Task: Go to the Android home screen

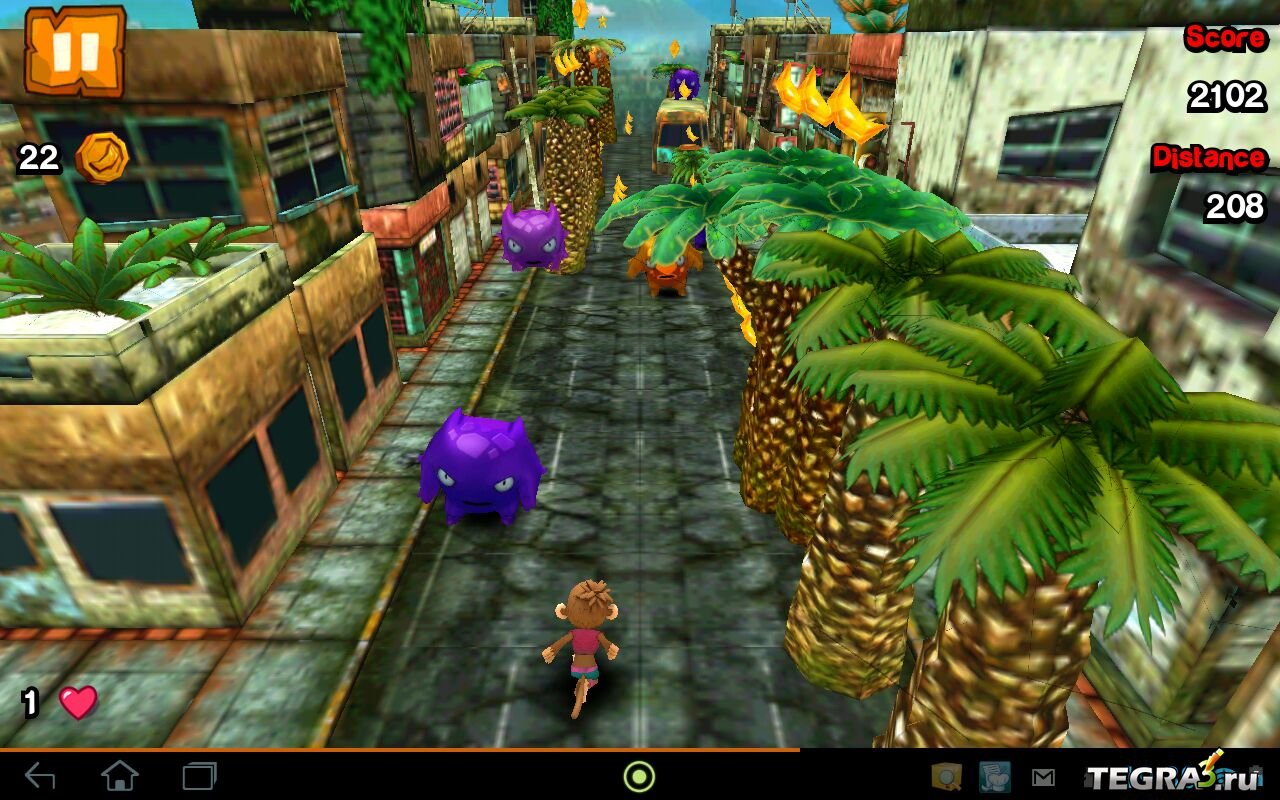Action: pos(119,776)
